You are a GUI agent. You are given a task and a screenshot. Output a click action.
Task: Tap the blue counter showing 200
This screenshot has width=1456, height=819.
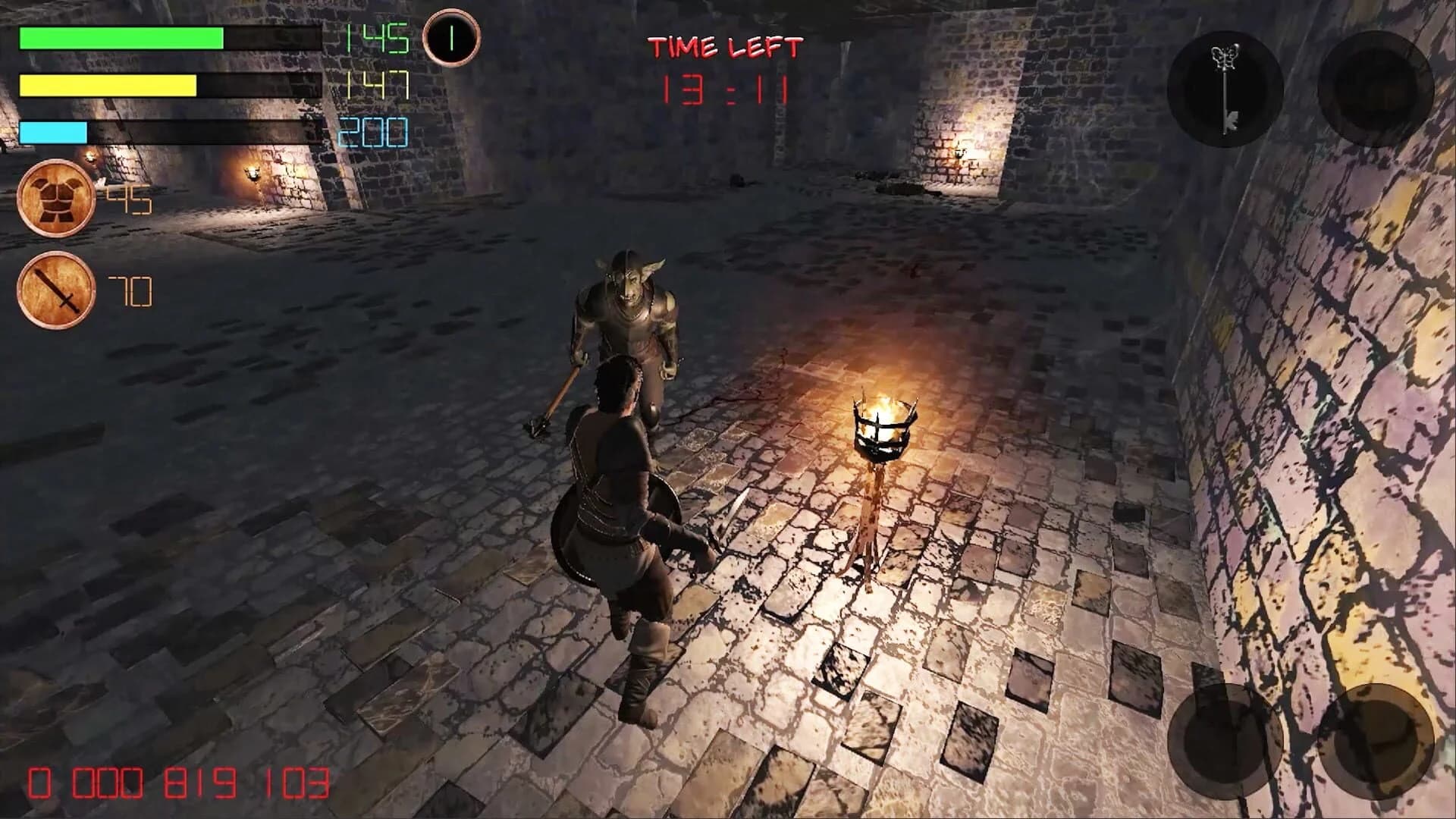pyautogui.click(x=372, y=133)
